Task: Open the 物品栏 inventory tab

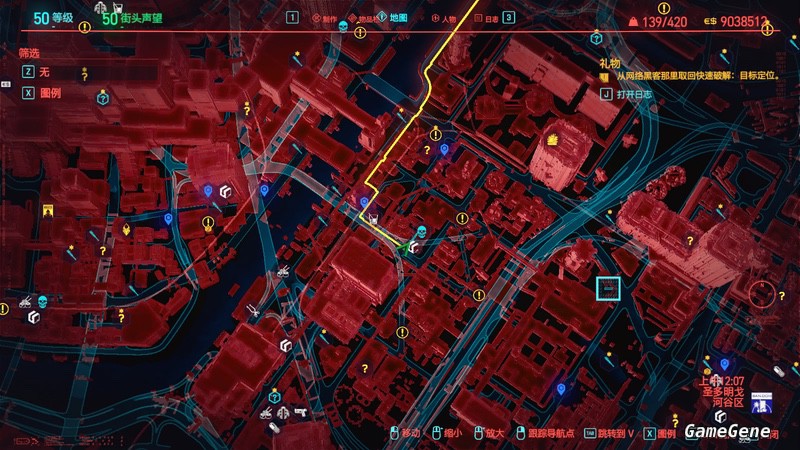Action: tap(366, 18)
